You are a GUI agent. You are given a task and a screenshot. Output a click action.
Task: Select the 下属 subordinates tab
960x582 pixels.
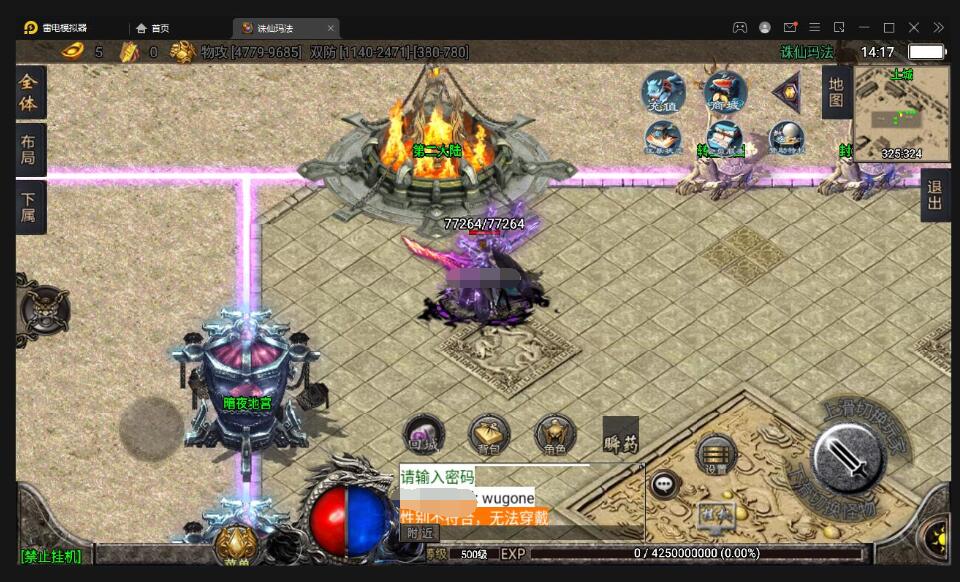click(x=29, y=206)
